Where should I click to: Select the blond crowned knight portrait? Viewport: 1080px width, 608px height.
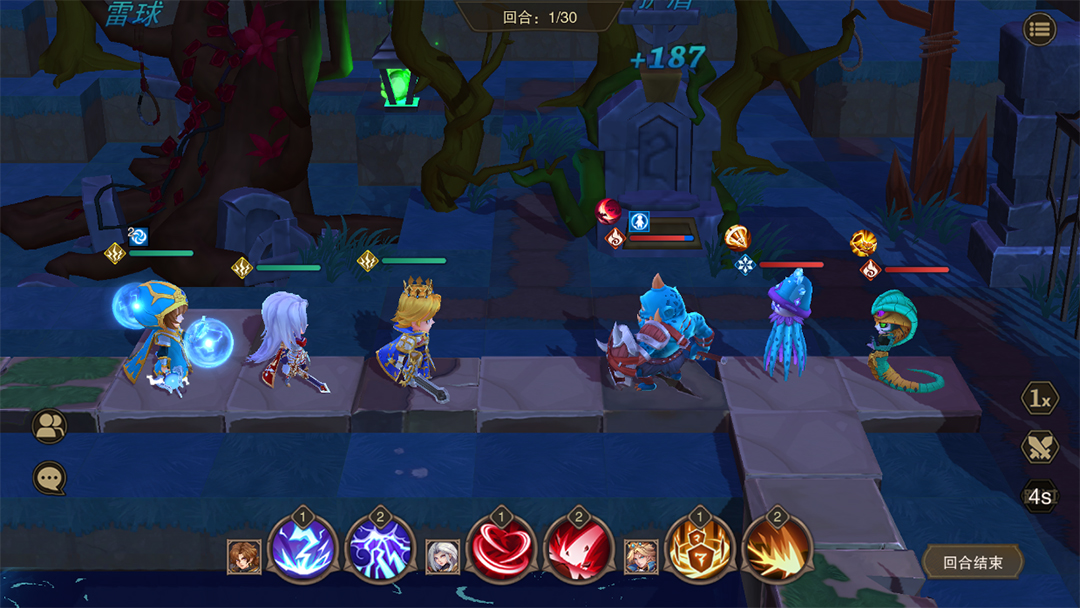(x=641, y=557)
